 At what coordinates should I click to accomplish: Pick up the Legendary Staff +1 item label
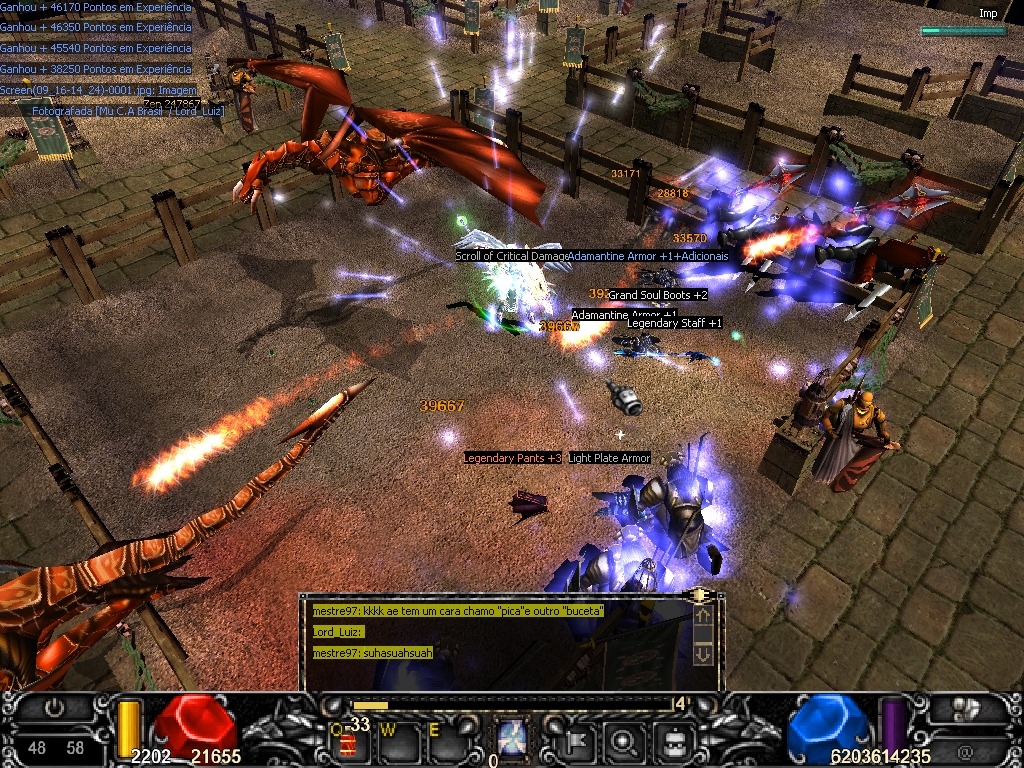[674, 323]
